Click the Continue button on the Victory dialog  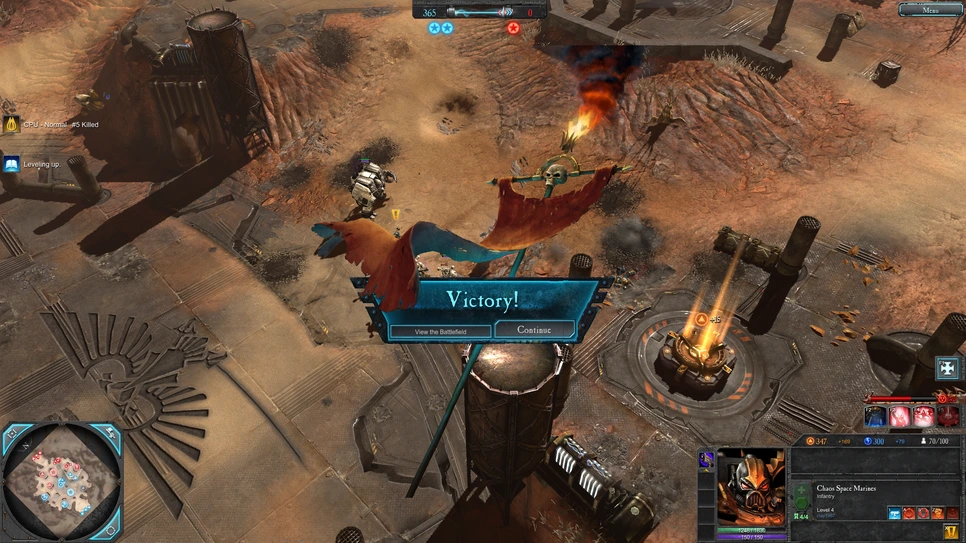[x=535, y=329]
